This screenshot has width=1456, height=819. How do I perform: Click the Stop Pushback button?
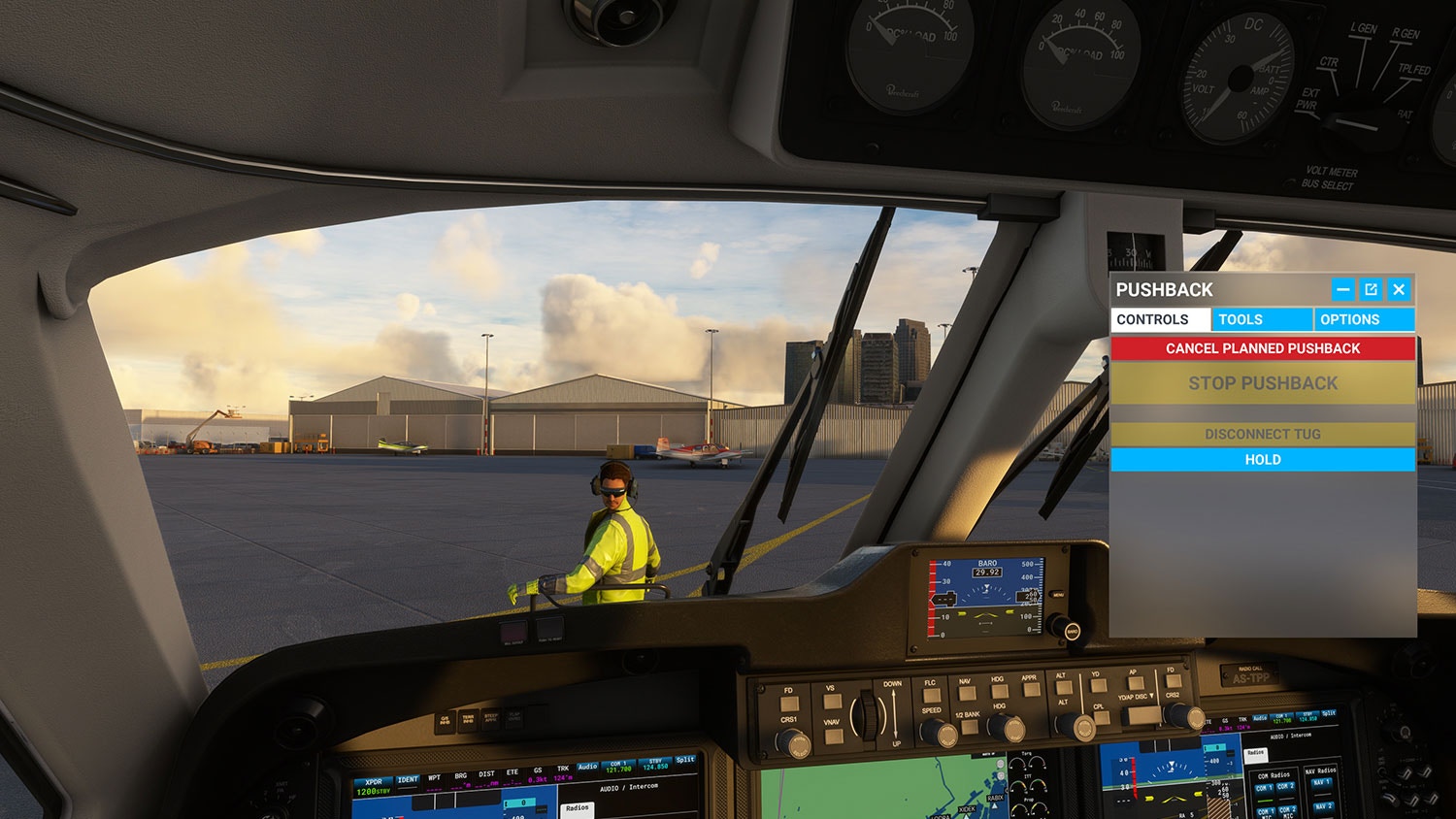point(1262,383)
